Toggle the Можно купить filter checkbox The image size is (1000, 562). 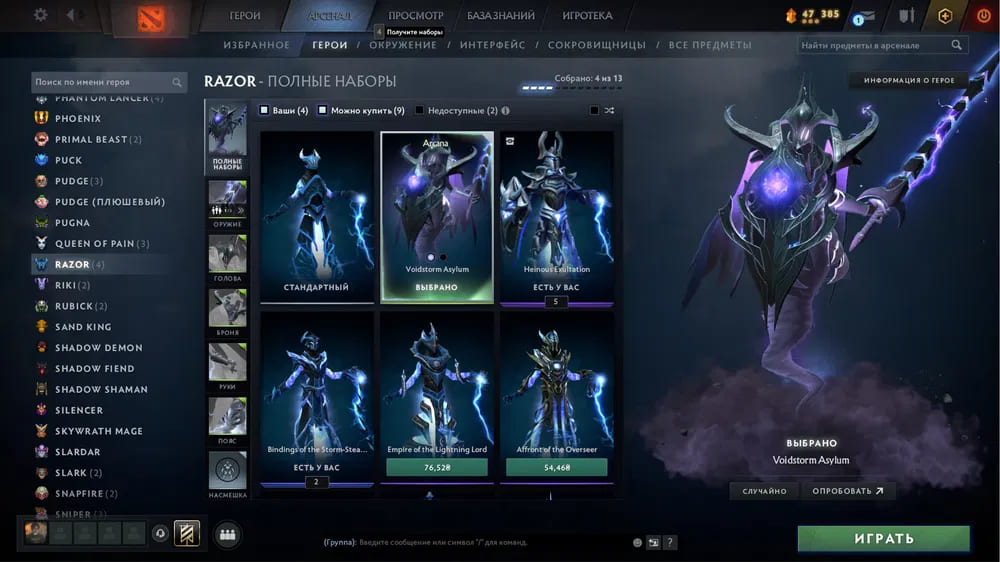(323, 111)
